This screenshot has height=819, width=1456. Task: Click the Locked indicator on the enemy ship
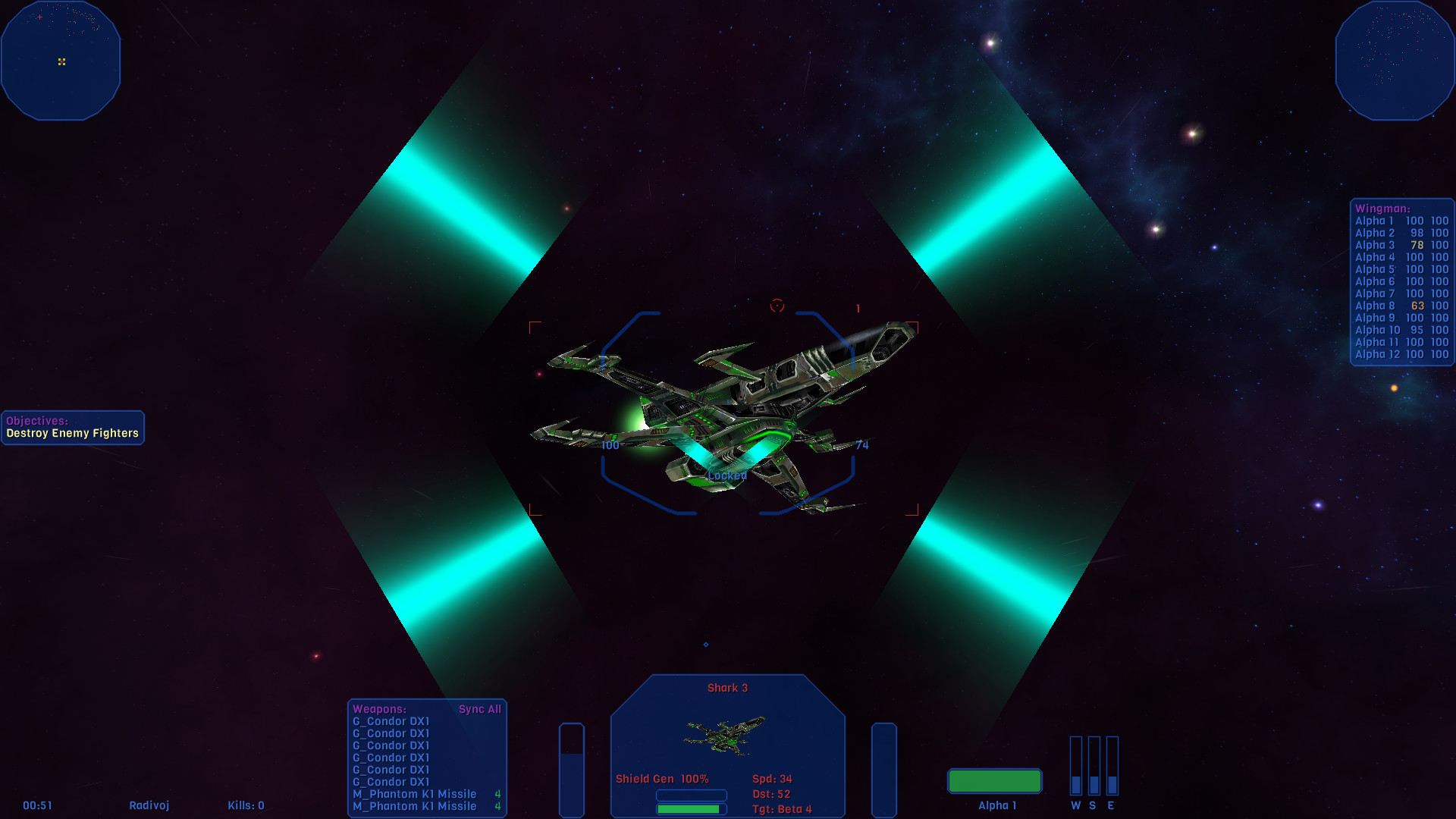click(x=728, y=475)
